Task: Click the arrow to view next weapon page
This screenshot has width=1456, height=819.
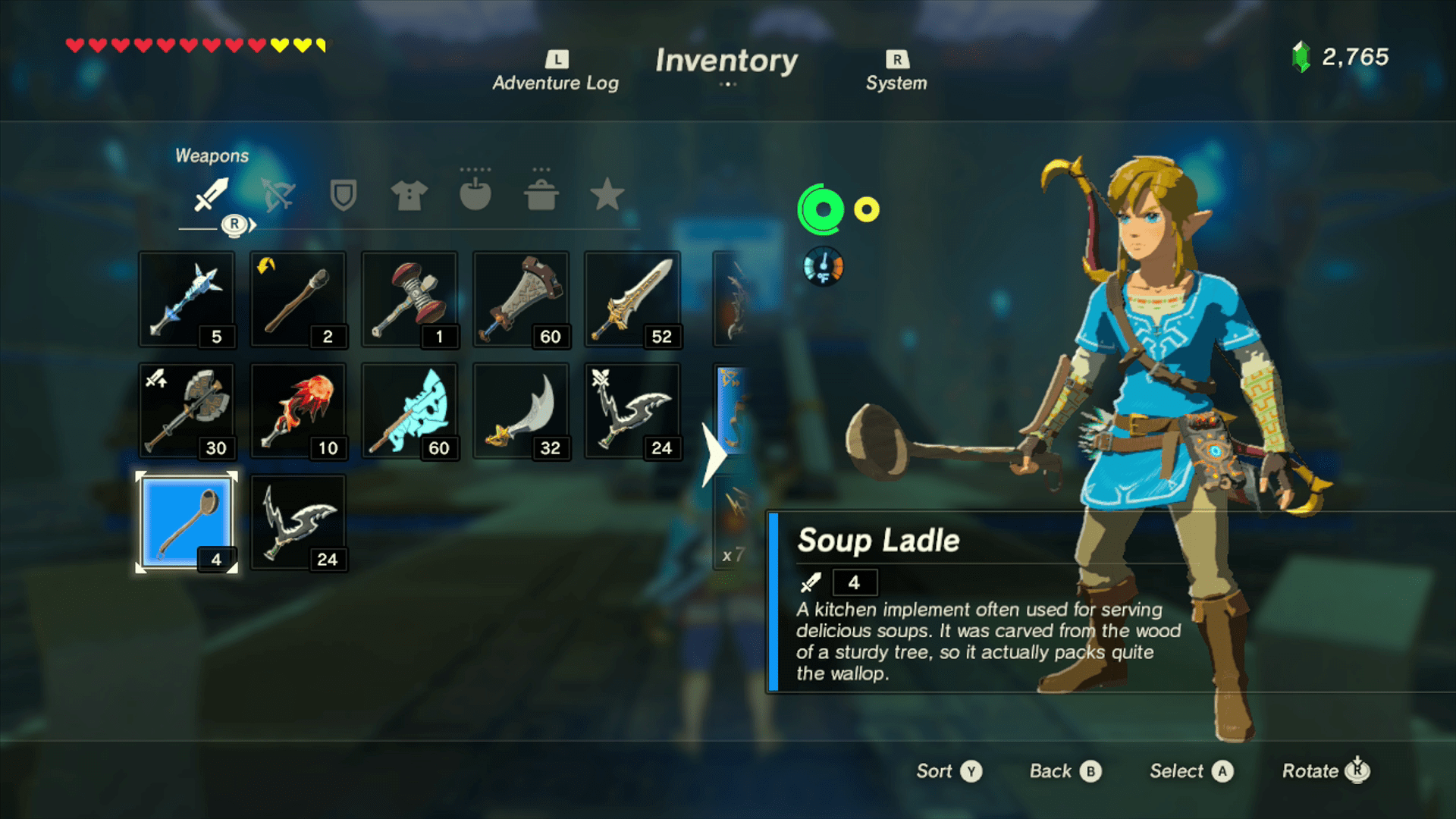Action: tap(716, 455)
